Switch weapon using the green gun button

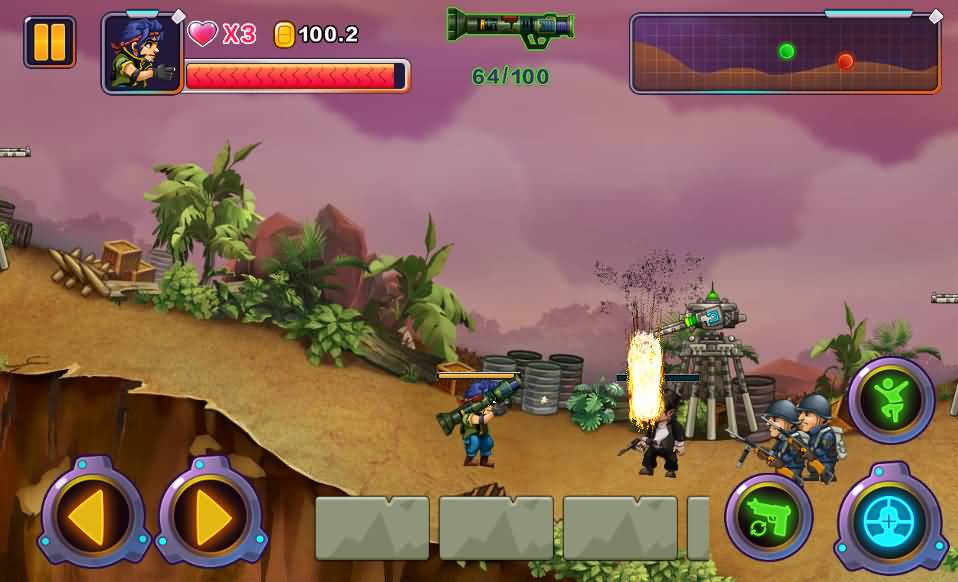click(769, 517)
